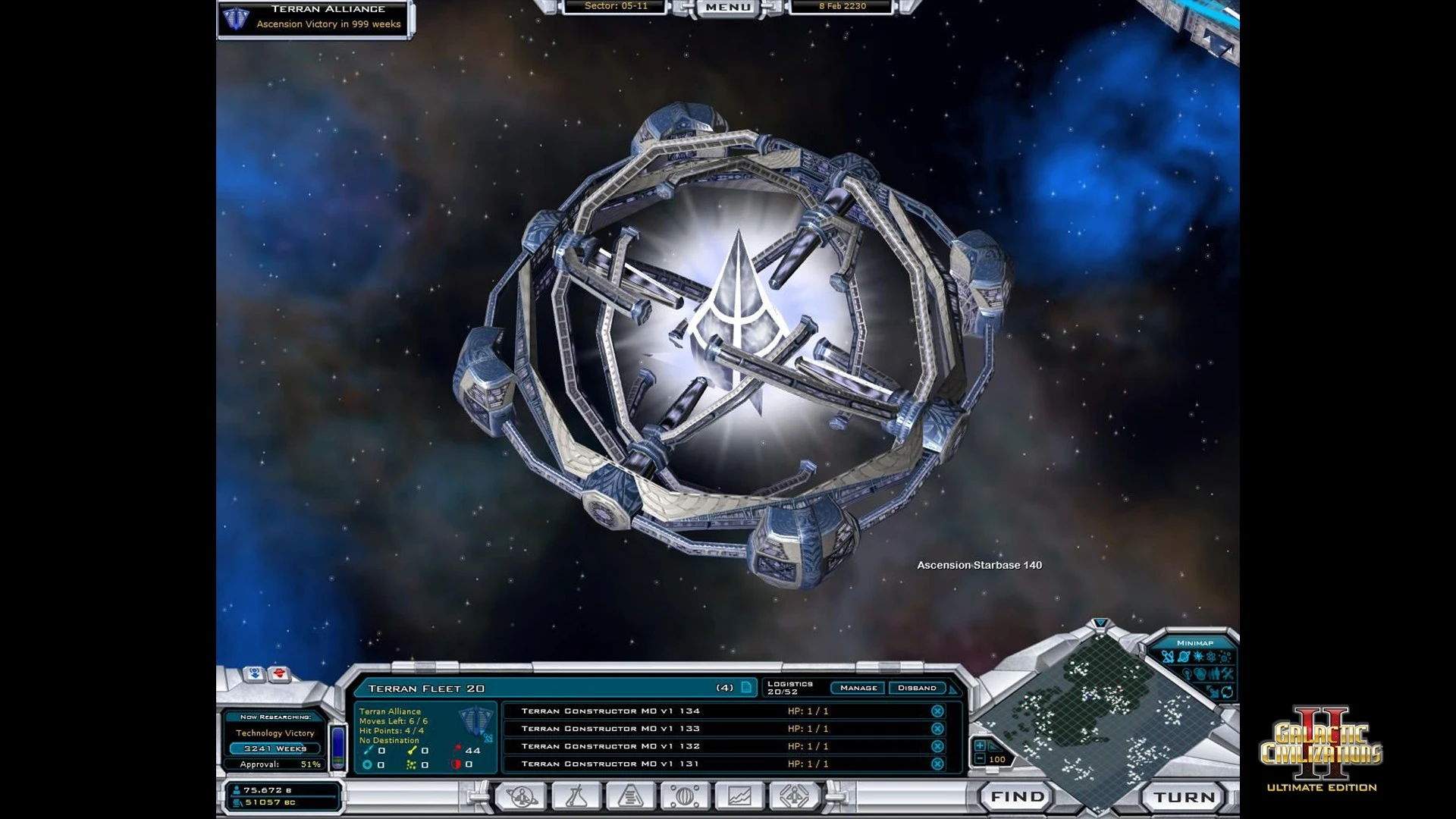
Task: Open the pyramid government screen icon
Action: [630, 796]
